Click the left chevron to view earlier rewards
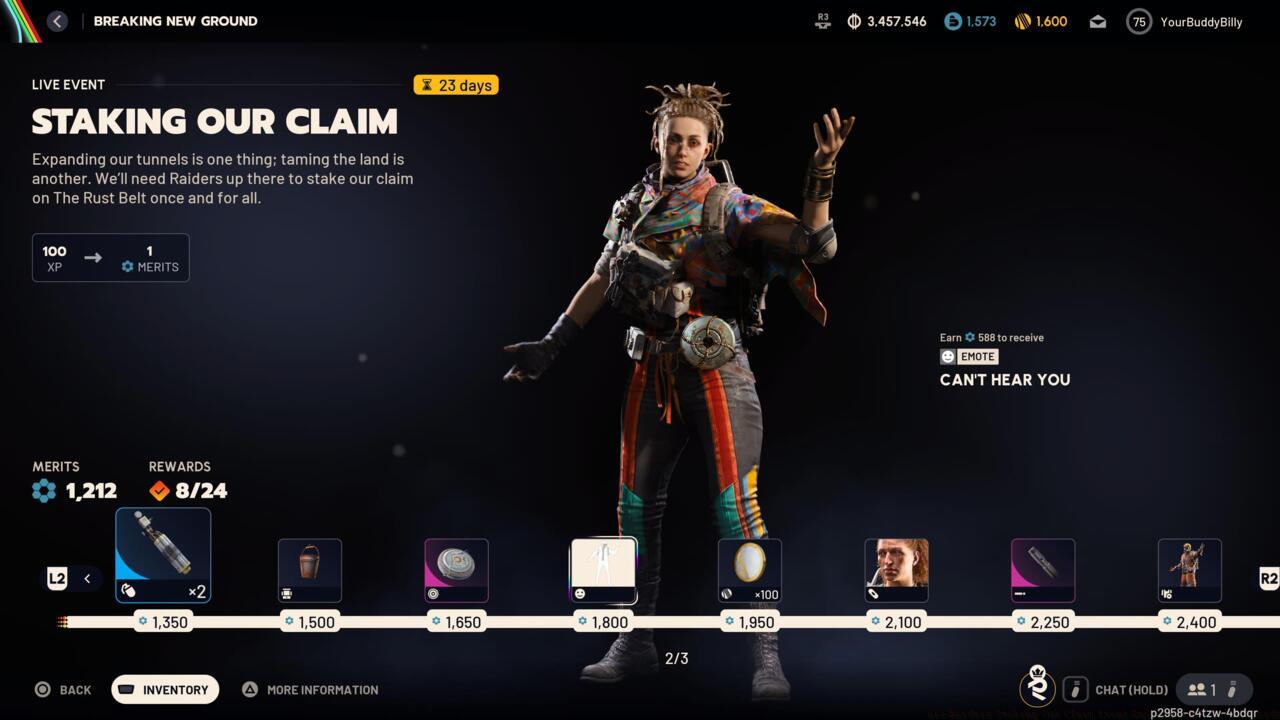1280x720 pixels. coord(87,578)
